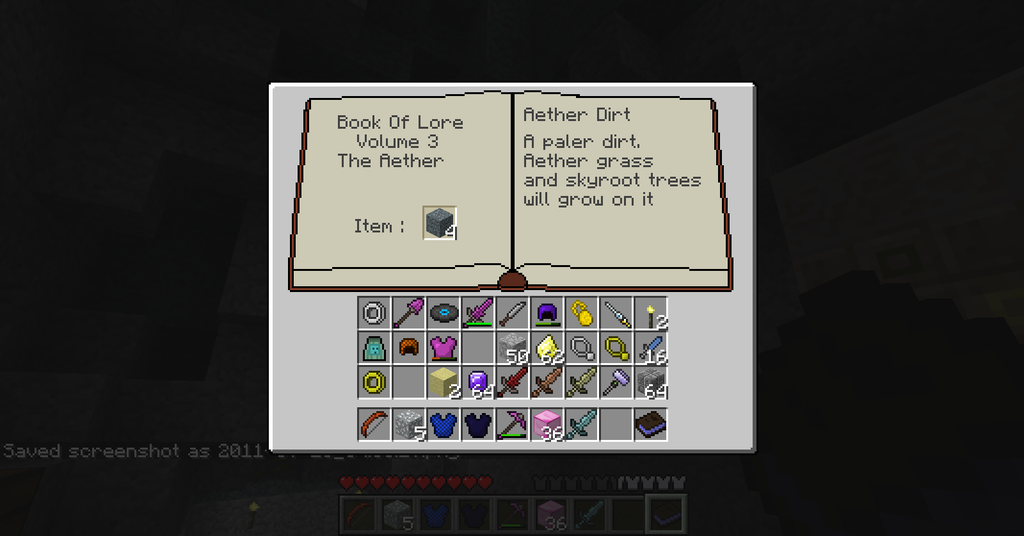Choose the red sword slot
This screenshot has height=536, width=1024.
pyautogui.click(x=511, y=382)
